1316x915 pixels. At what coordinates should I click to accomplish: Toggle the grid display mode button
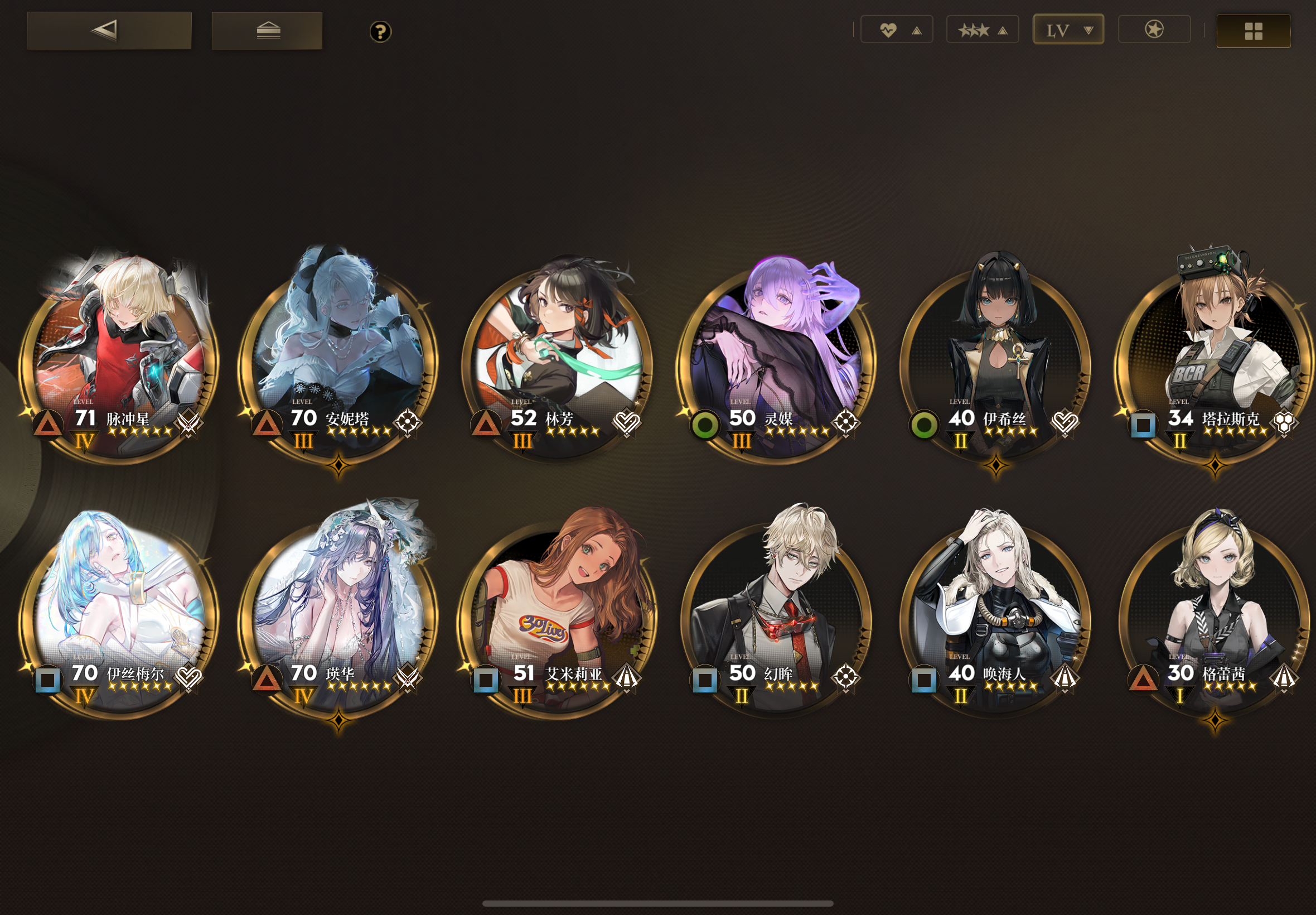tap(1254, 32)
